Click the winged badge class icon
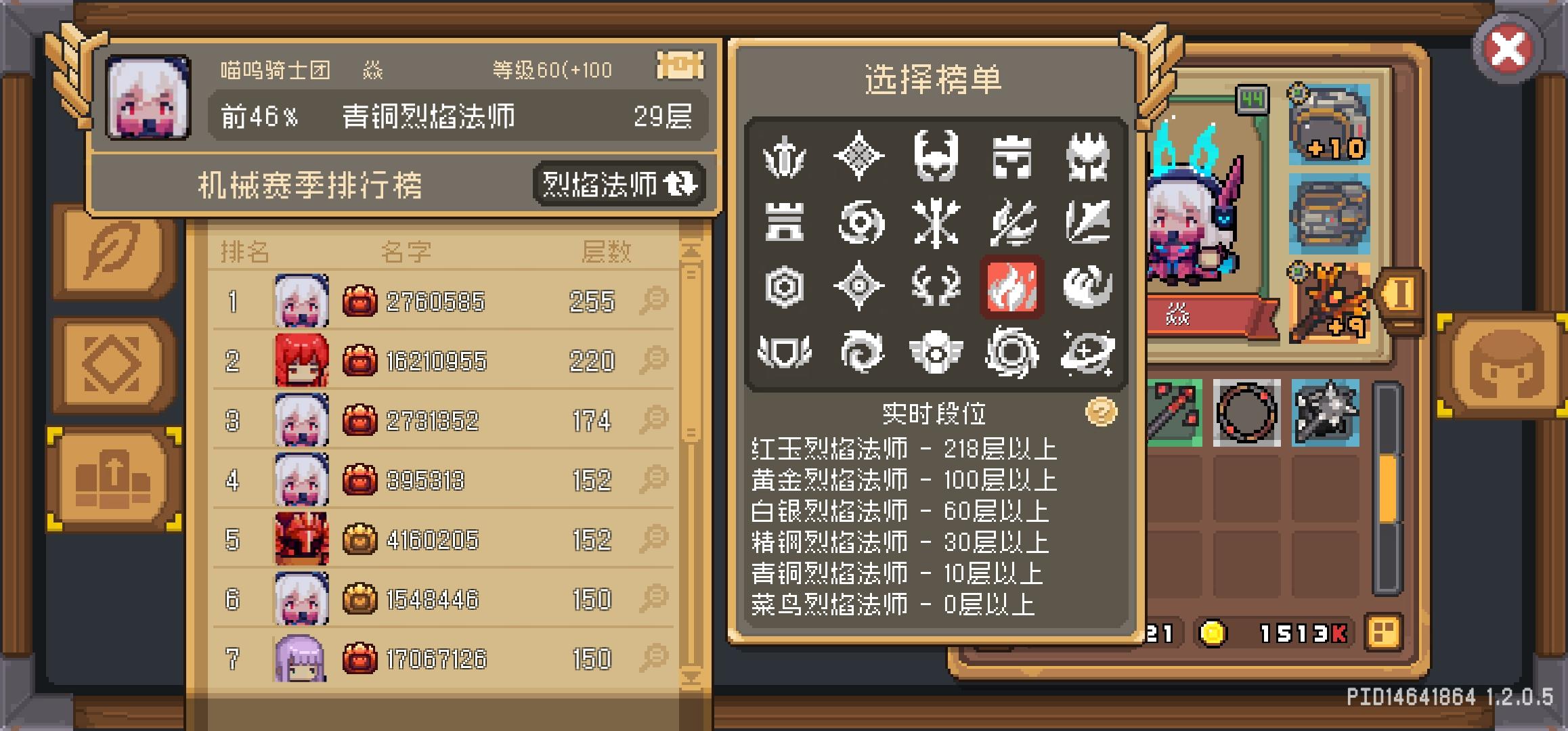This screenshot has height=731, width=1568. pyautogui.click(x=936, y=352)
